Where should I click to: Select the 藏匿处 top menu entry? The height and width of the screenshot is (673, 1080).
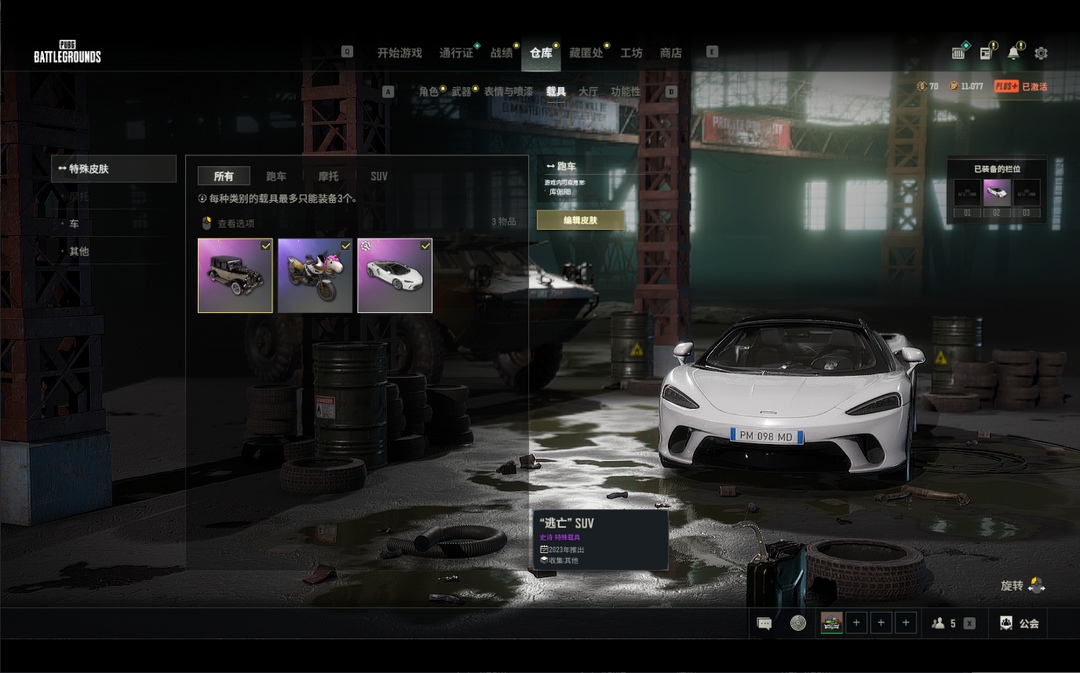coord(586,53)
